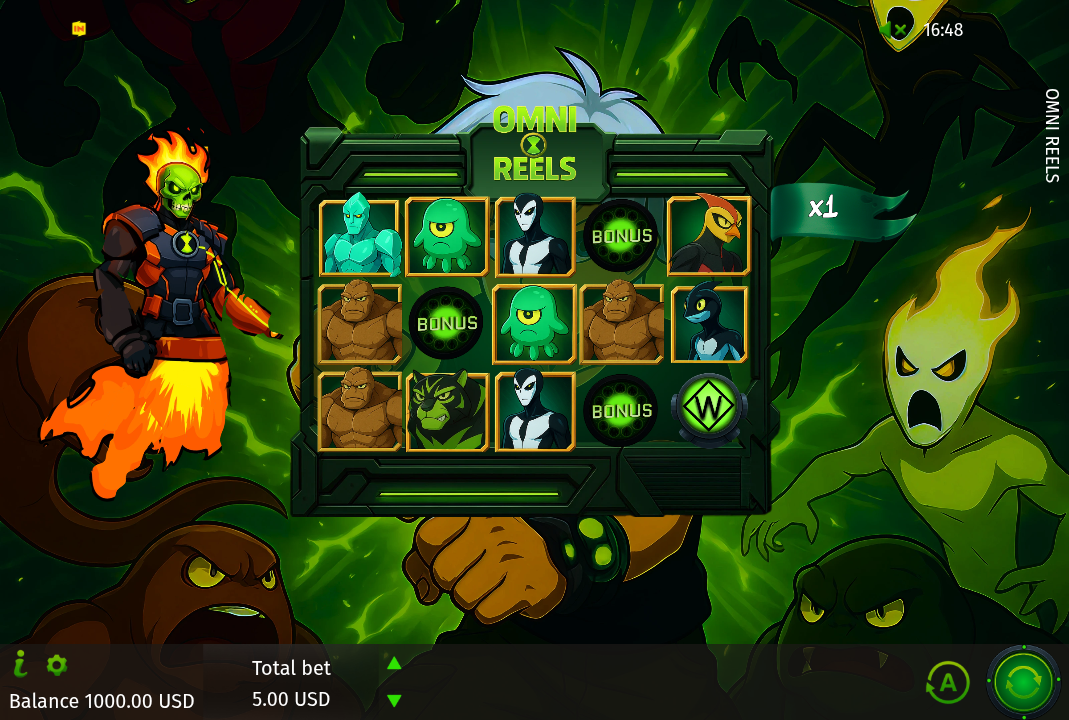Viewport: 1069px width, 720px height.
Task: Open settings with the green gear icon
Action: coord(57,664)
